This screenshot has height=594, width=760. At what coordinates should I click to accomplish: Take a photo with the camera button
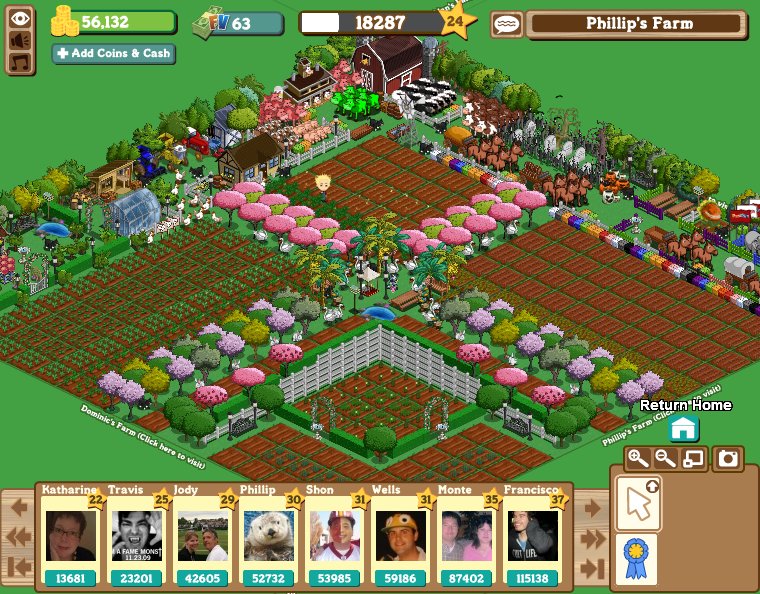tap(729, 459)
